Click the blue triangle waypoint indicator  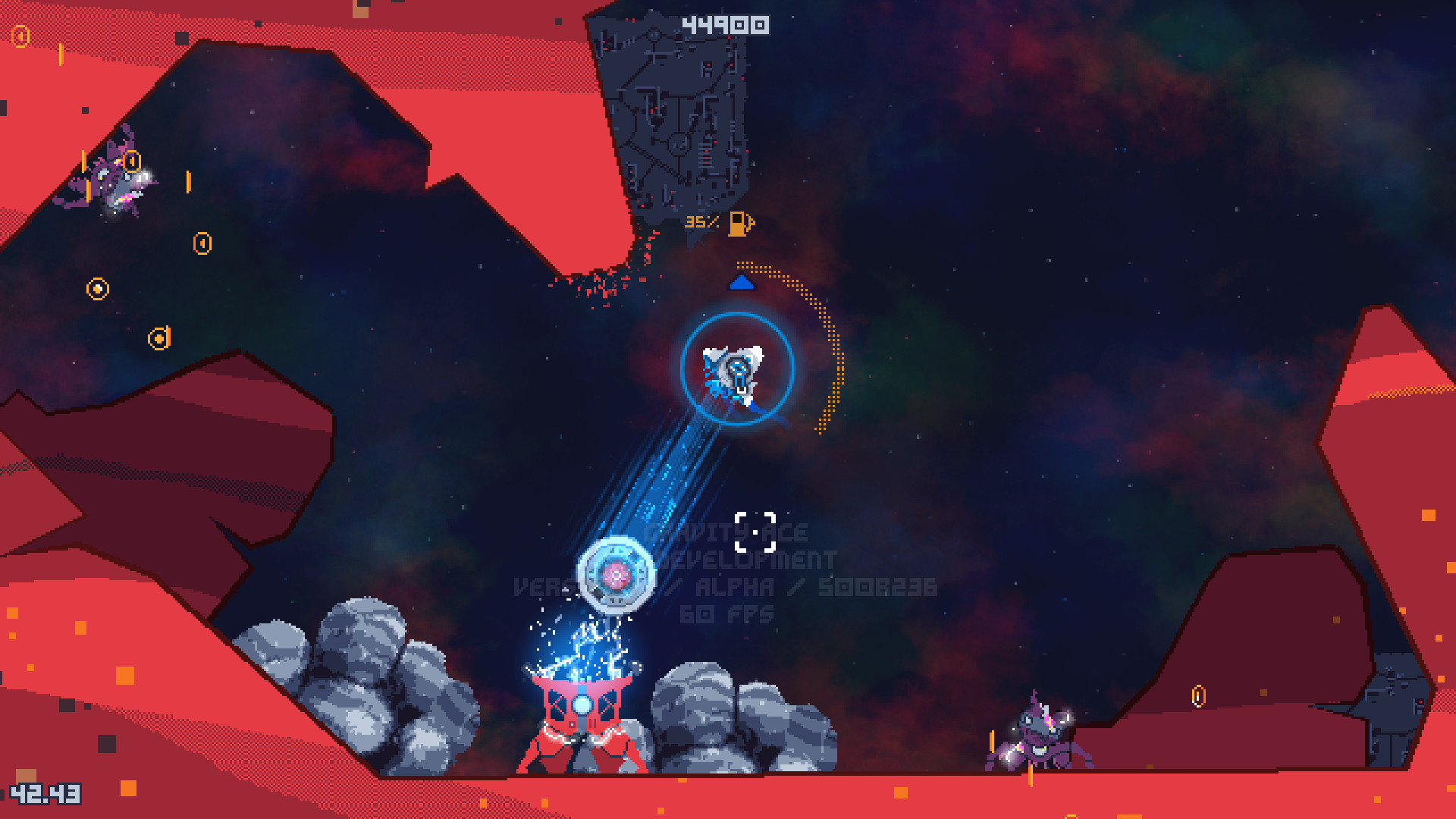pos(742,284)
